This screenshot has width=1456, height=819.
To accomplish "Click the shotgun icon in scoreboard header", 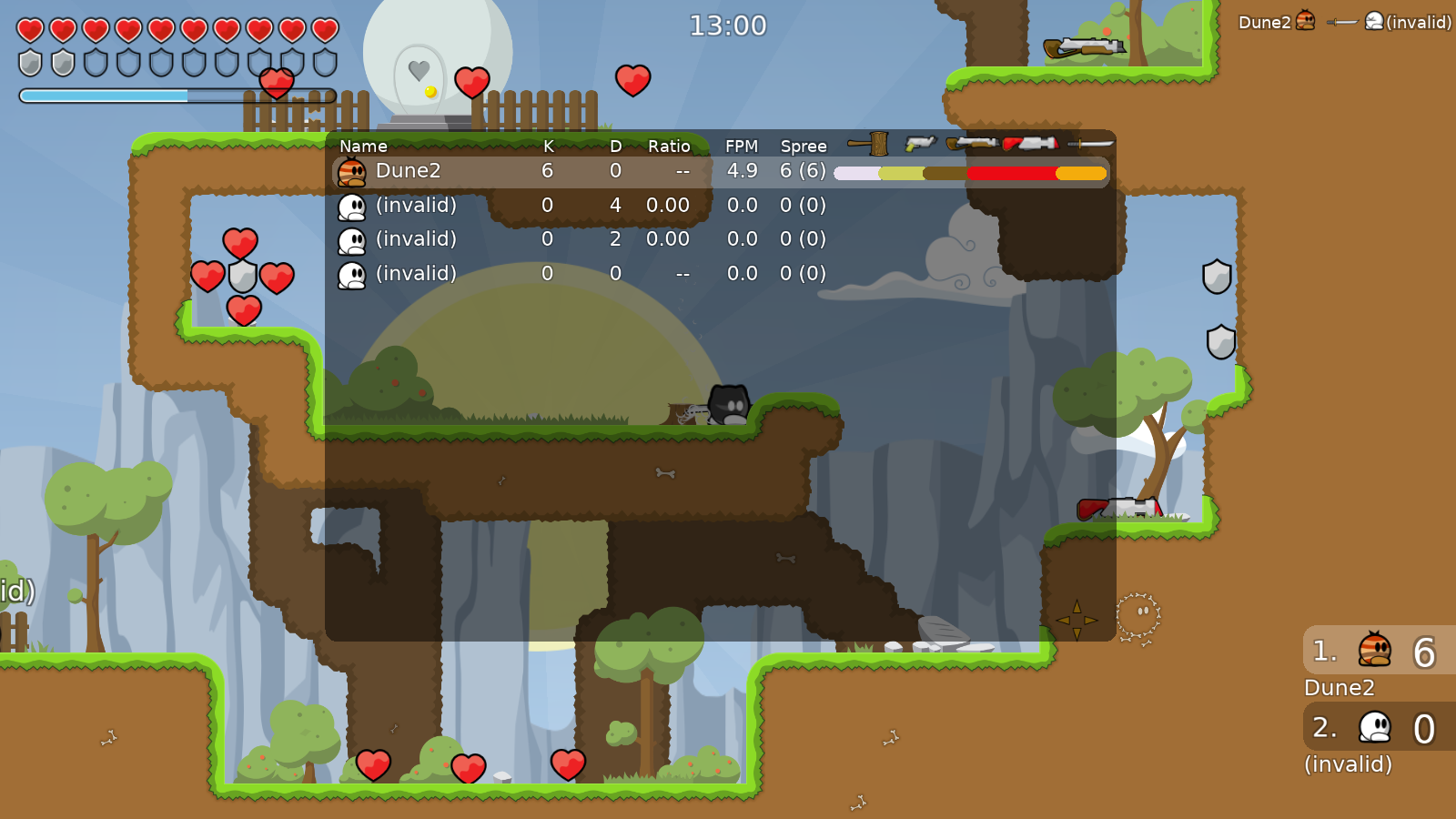I will (972, 144).
